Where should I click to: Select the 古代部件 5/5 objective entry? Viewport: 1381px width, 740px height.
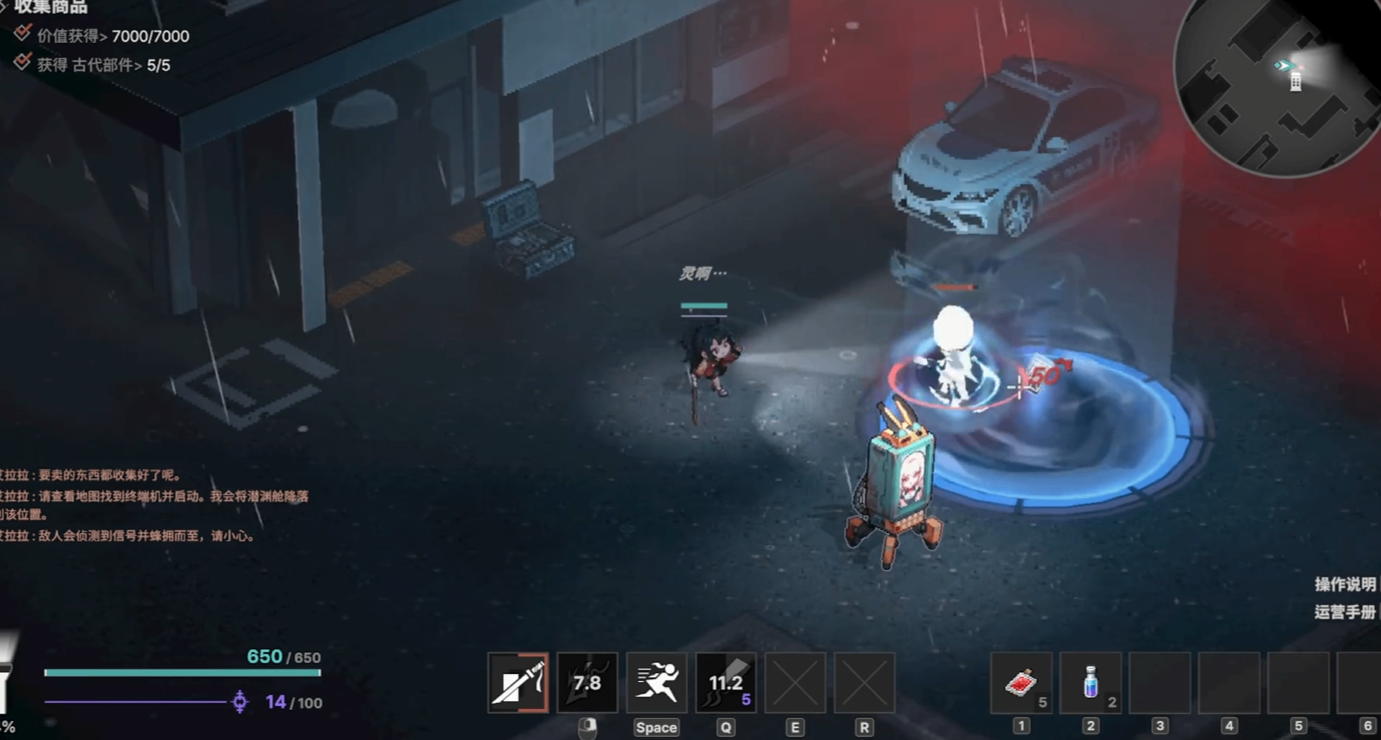coord(103,65)
